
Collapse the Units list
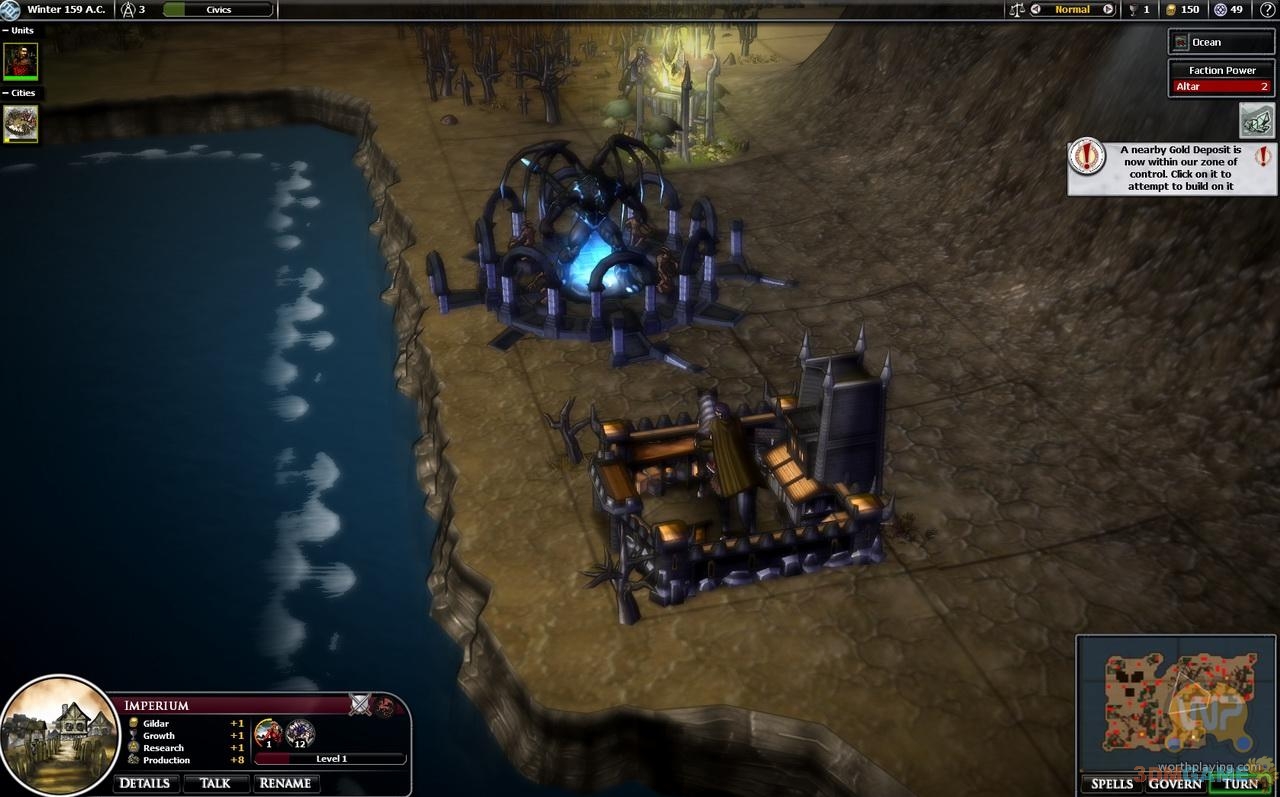click(x=6, y=31)
